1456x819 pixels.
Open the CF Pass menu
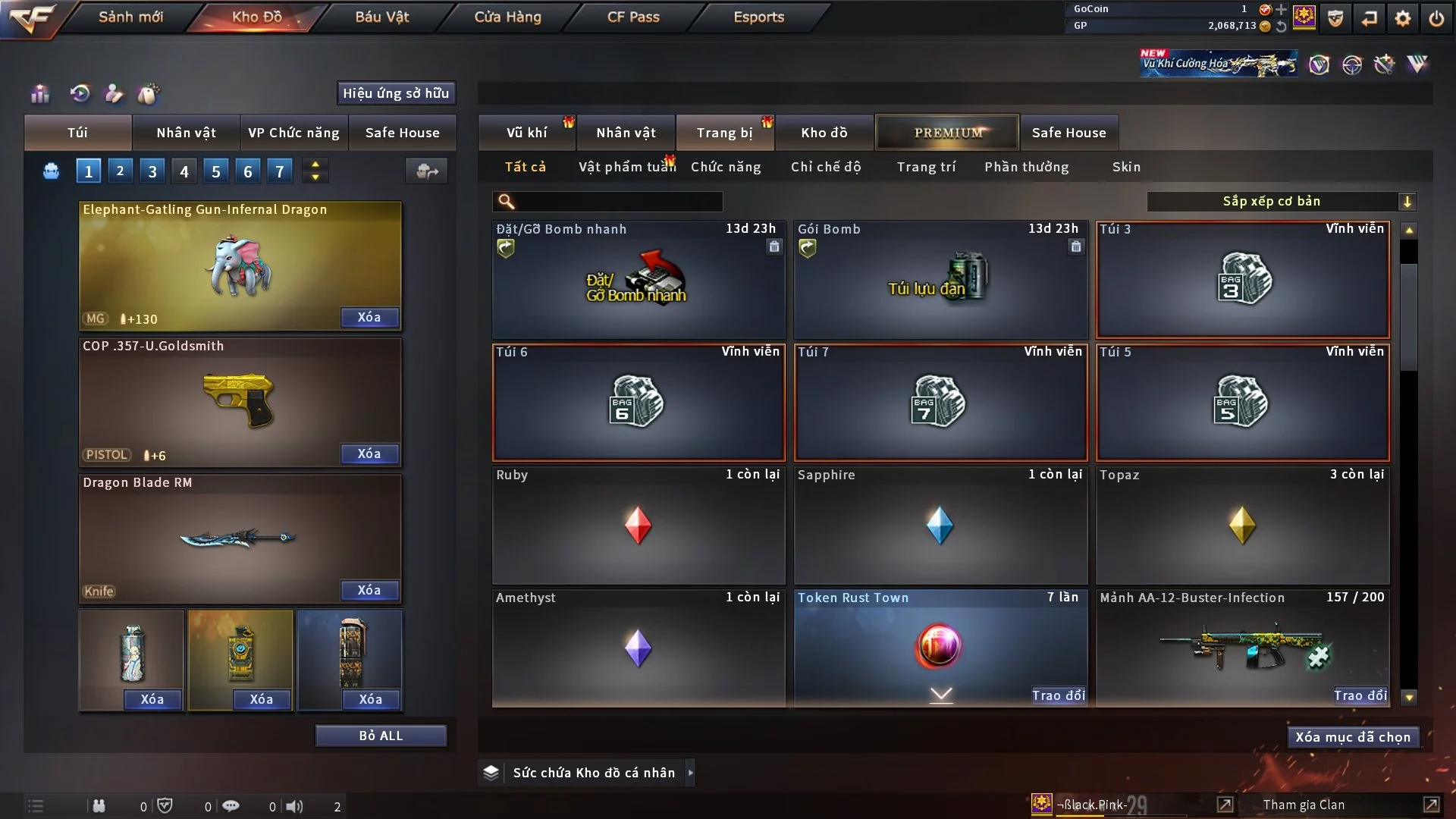coord(633,17)
